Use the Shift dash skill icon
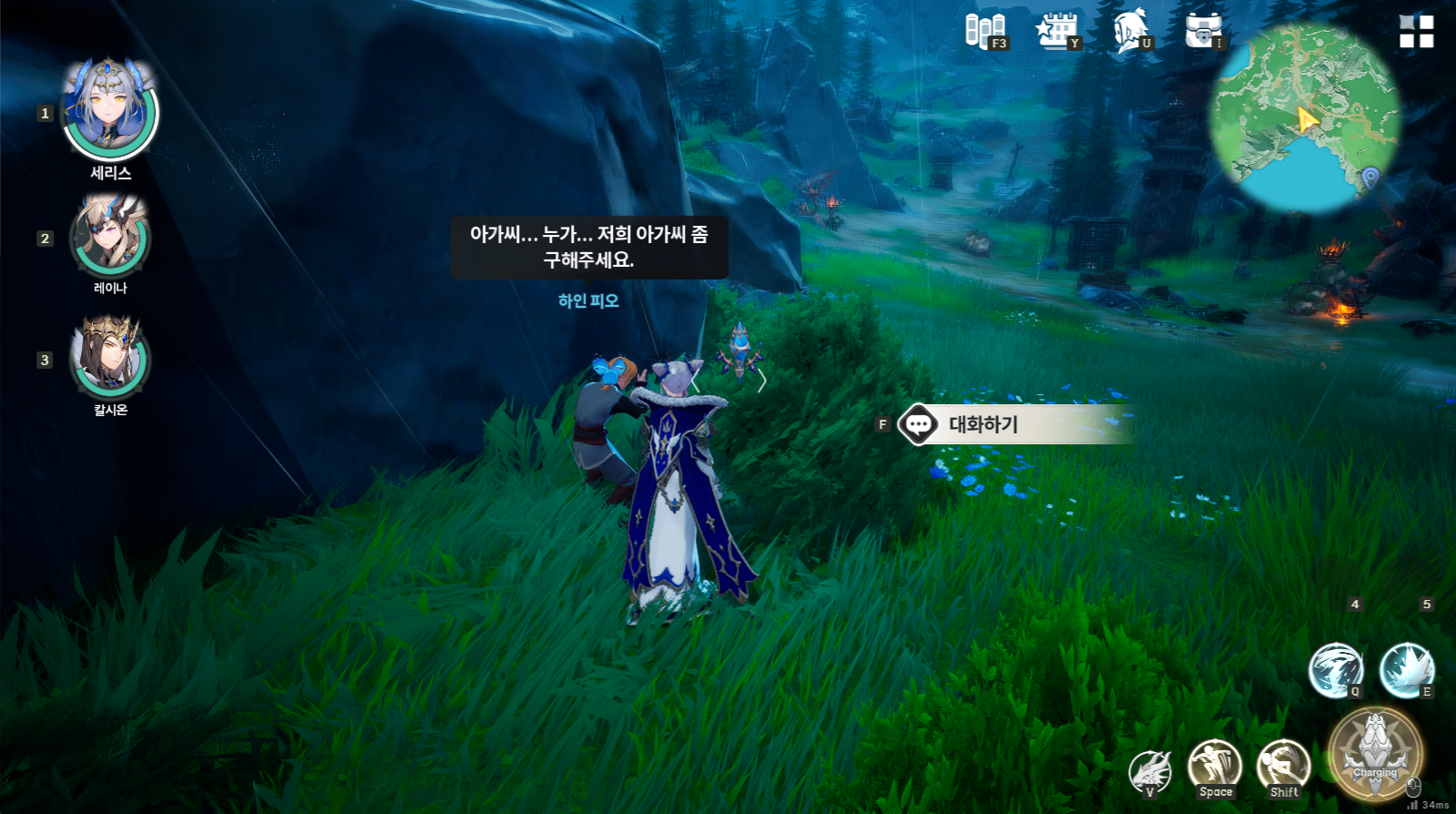 point(1284,767)
